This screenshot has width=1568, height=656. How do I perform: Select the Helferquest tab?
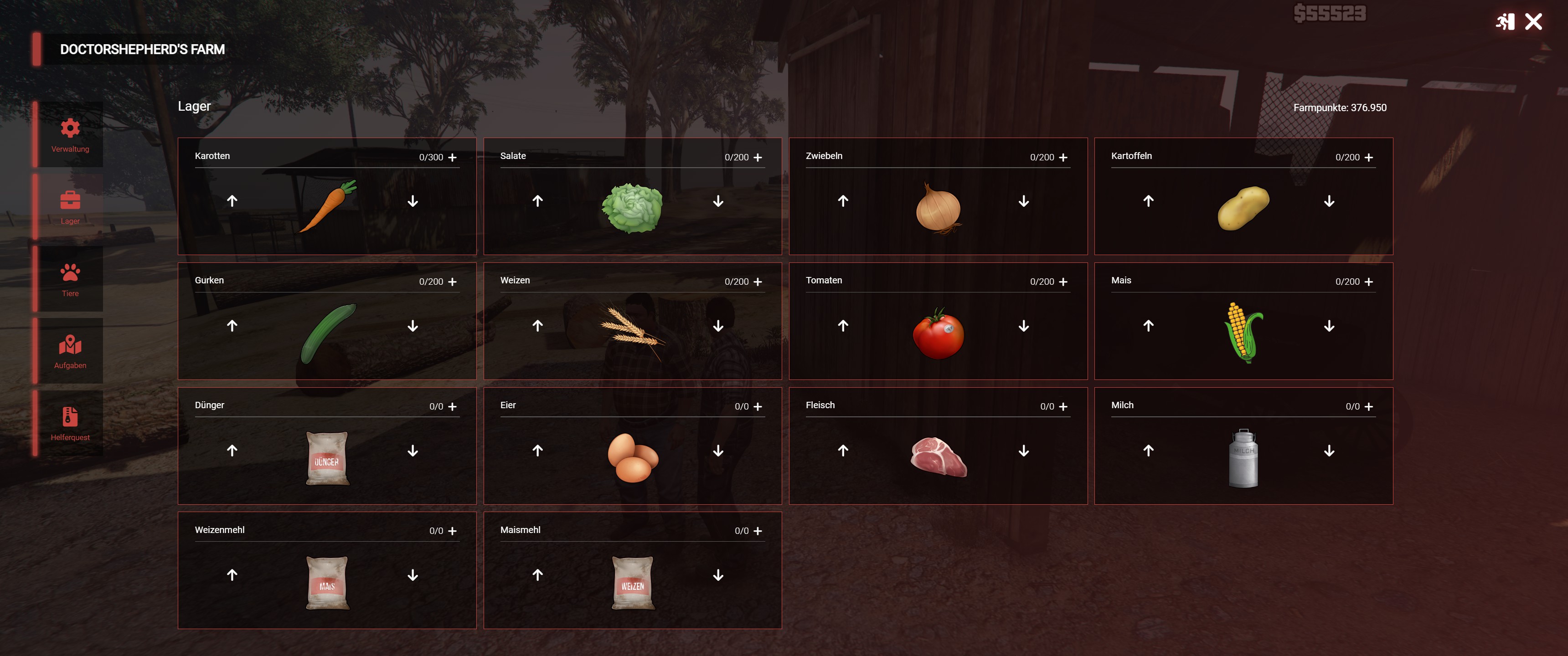click(x=70, y=423)
